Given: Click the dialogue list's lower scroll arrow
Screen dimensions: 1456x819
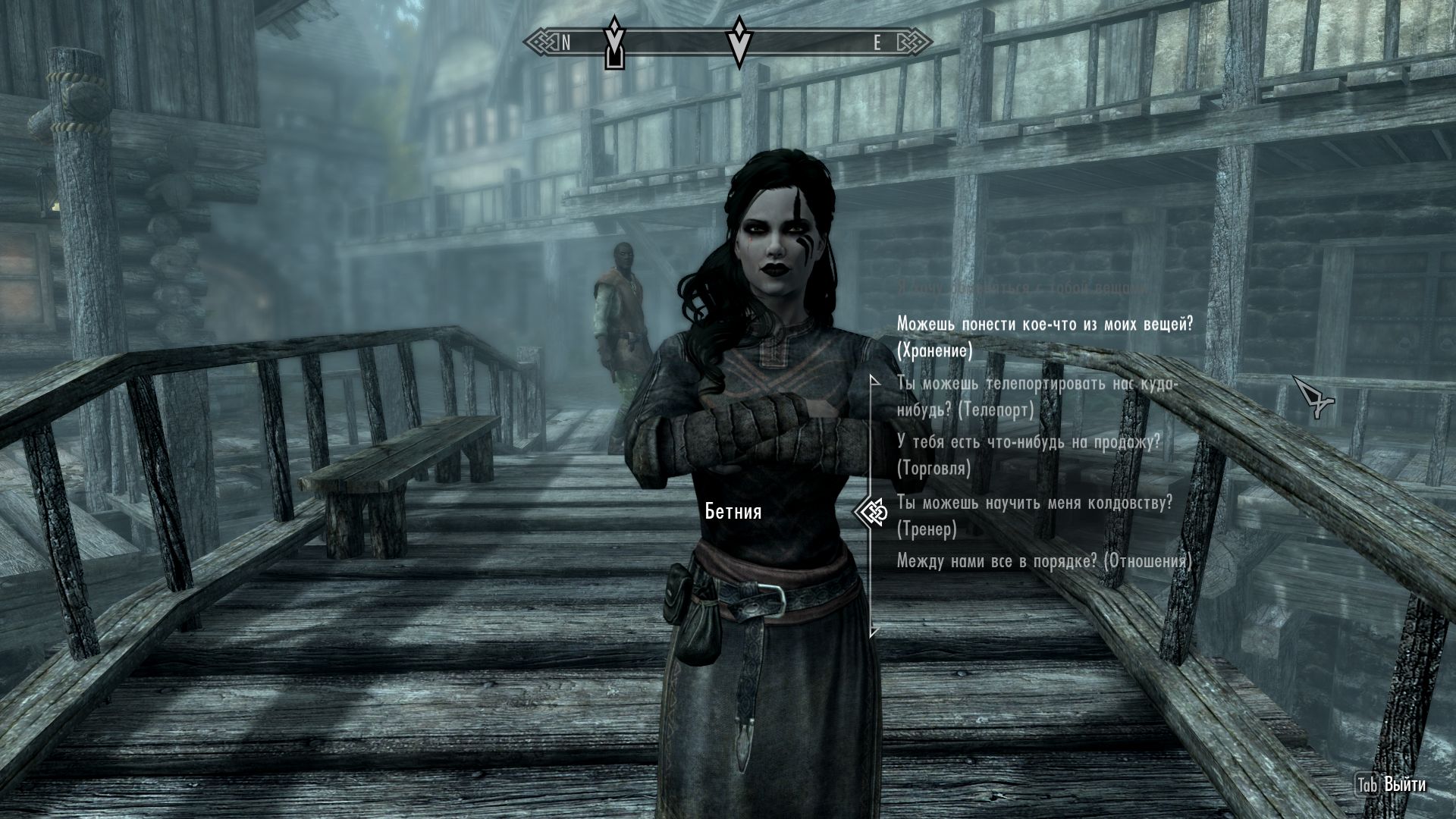Looking at the screenshot, I should coord(874,631).
